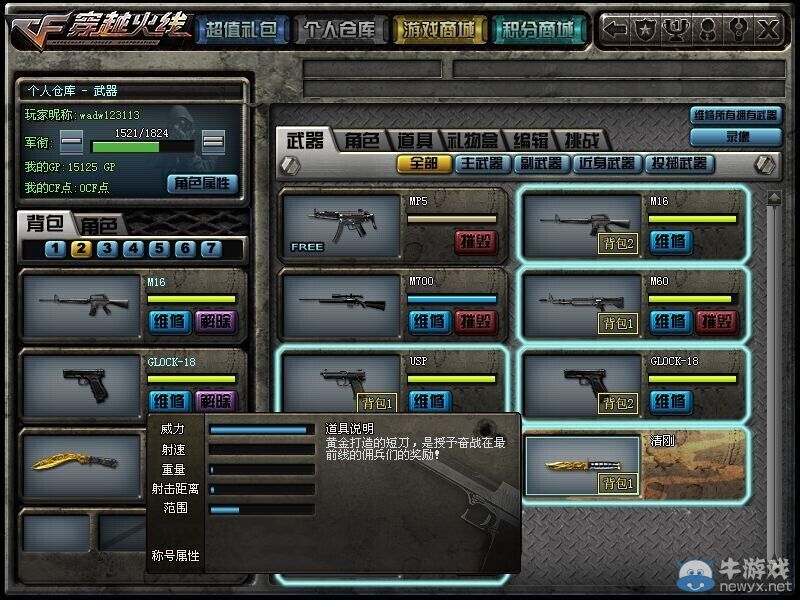This screenshot has height=600, width=800.
Task: Show only 近身武器 melee weapons
Action: (x=605, y=163)
